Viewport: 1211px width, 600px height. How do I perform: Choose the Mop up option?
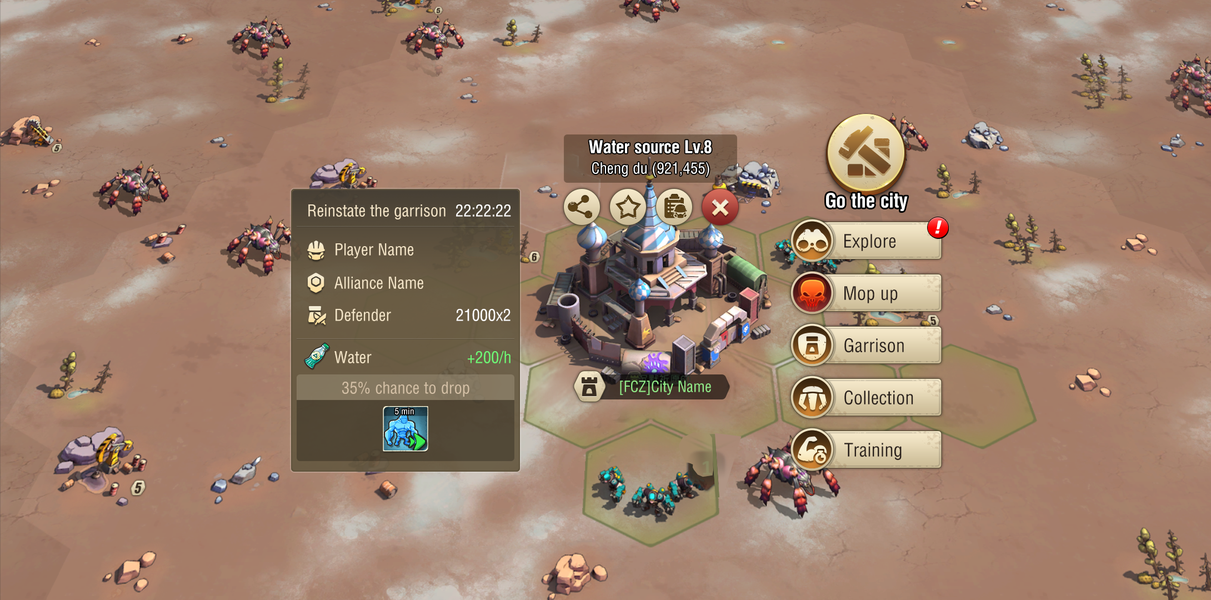pos(866,293)
